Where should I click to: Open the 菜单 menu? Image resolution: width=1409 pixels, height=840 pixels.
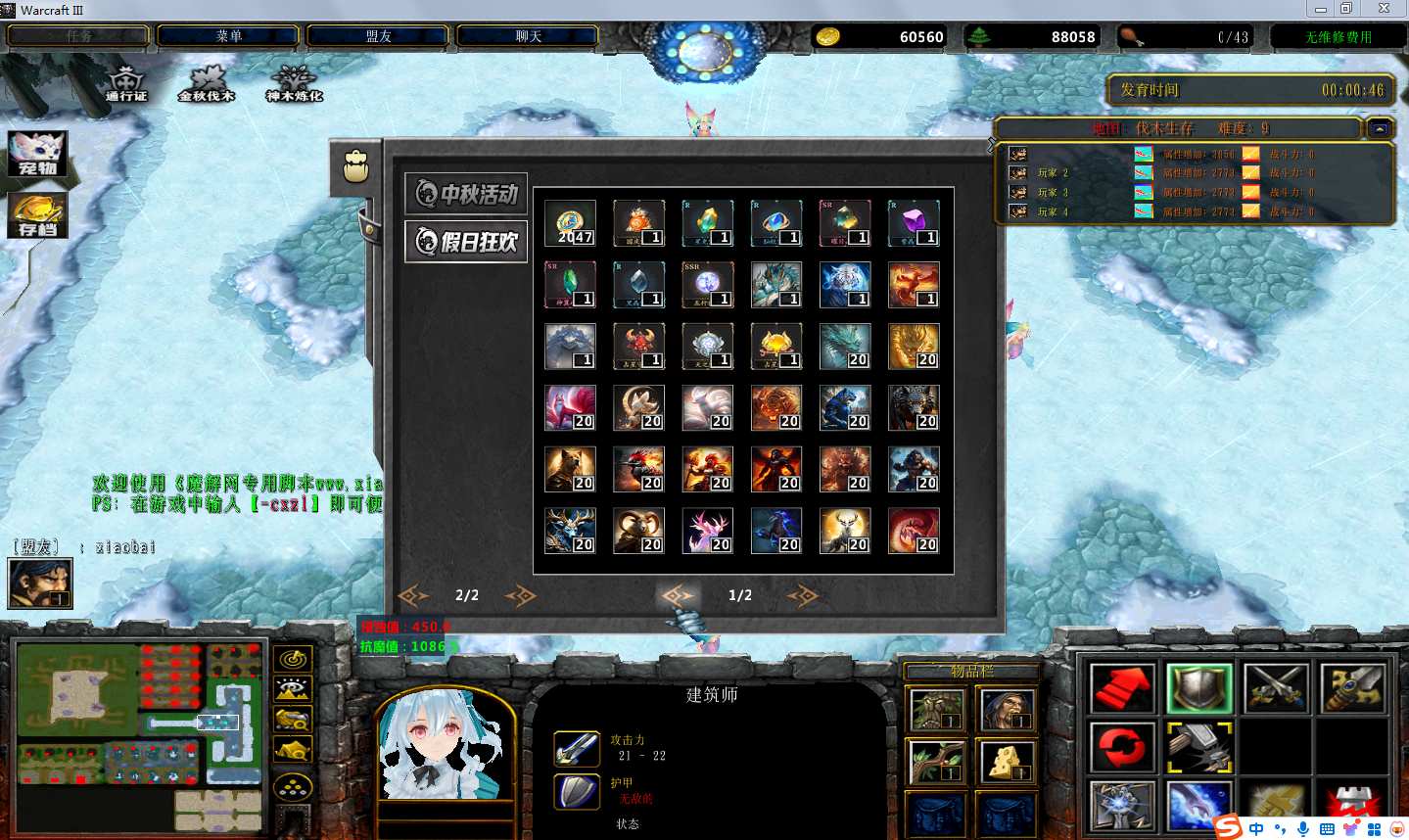228,36
